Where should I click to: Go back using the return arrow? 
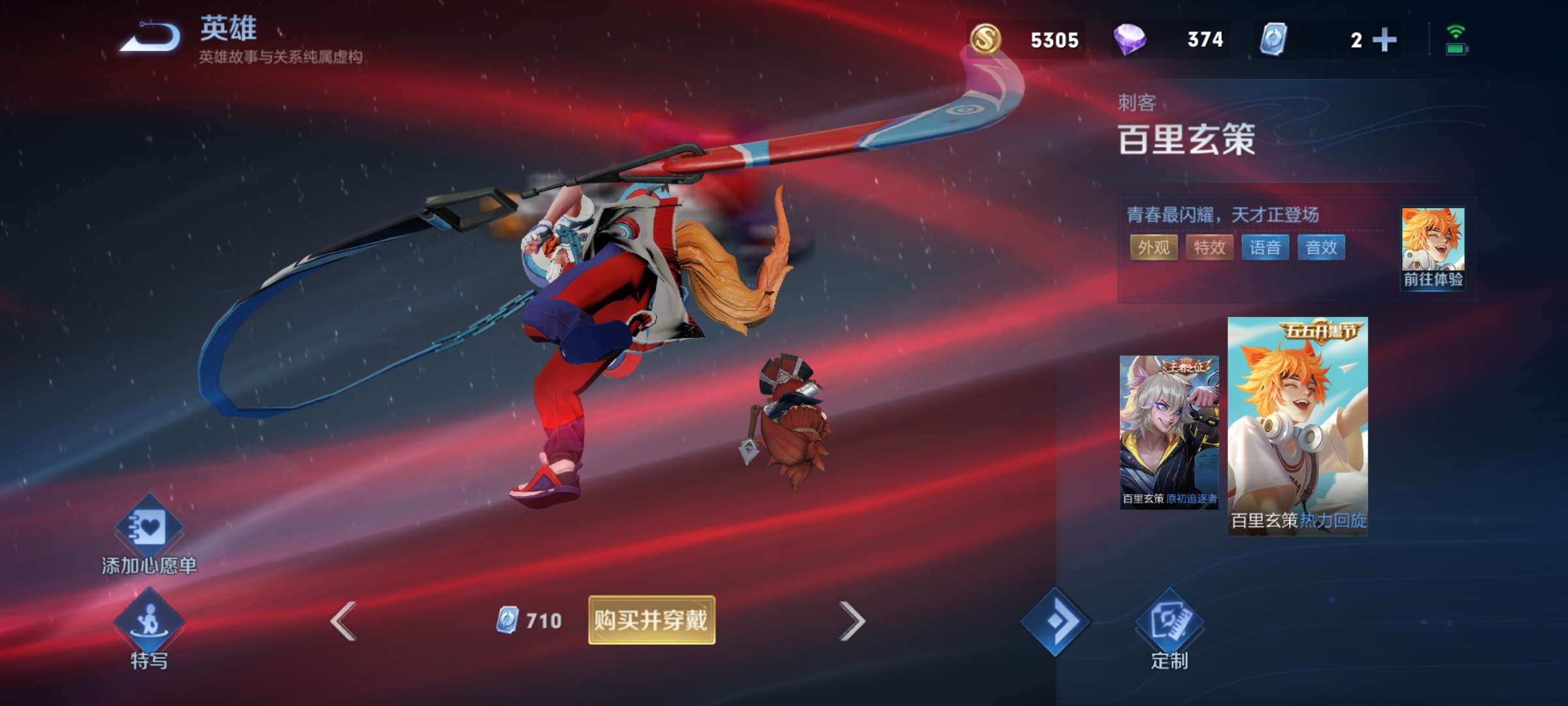(151, 37)
